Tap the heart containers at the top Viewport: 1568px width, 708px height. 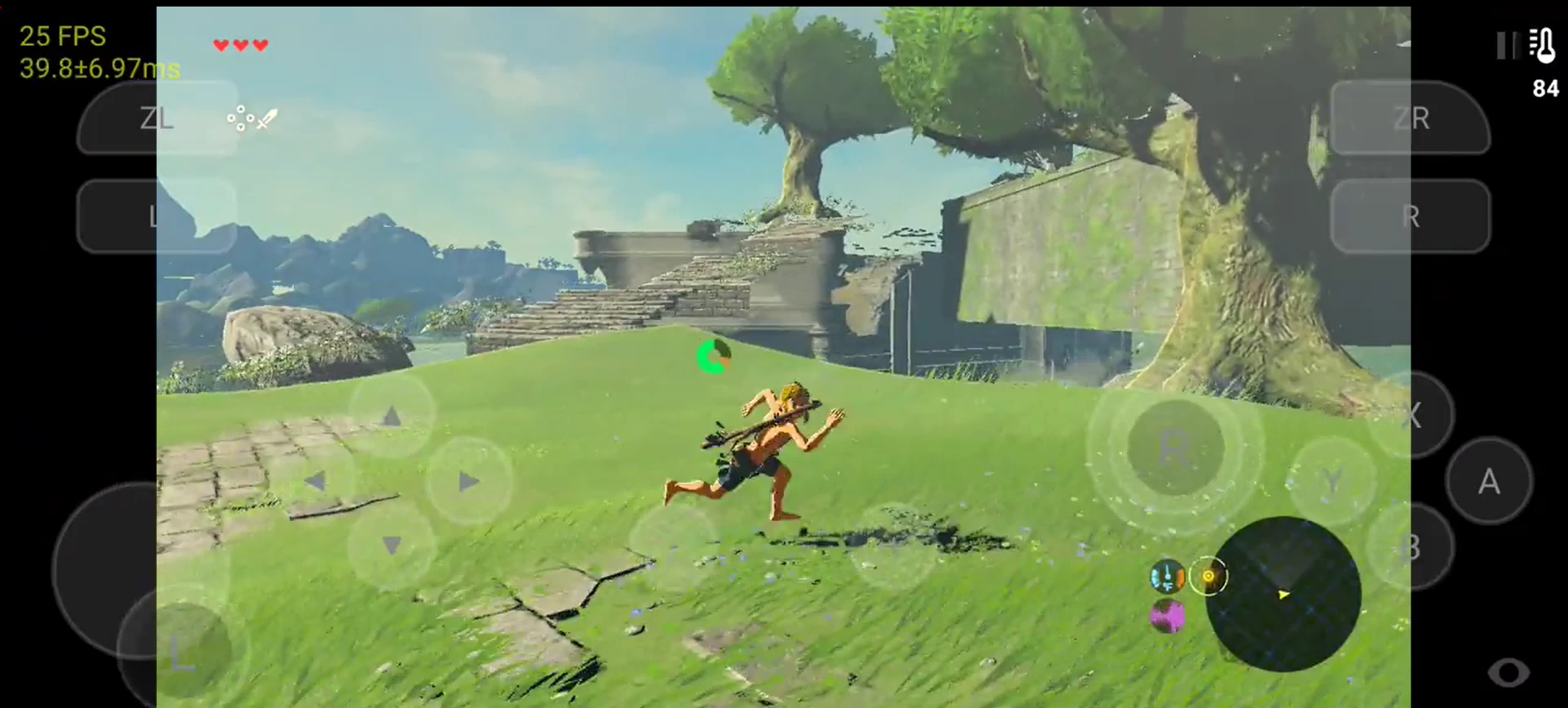pos(240,45)
